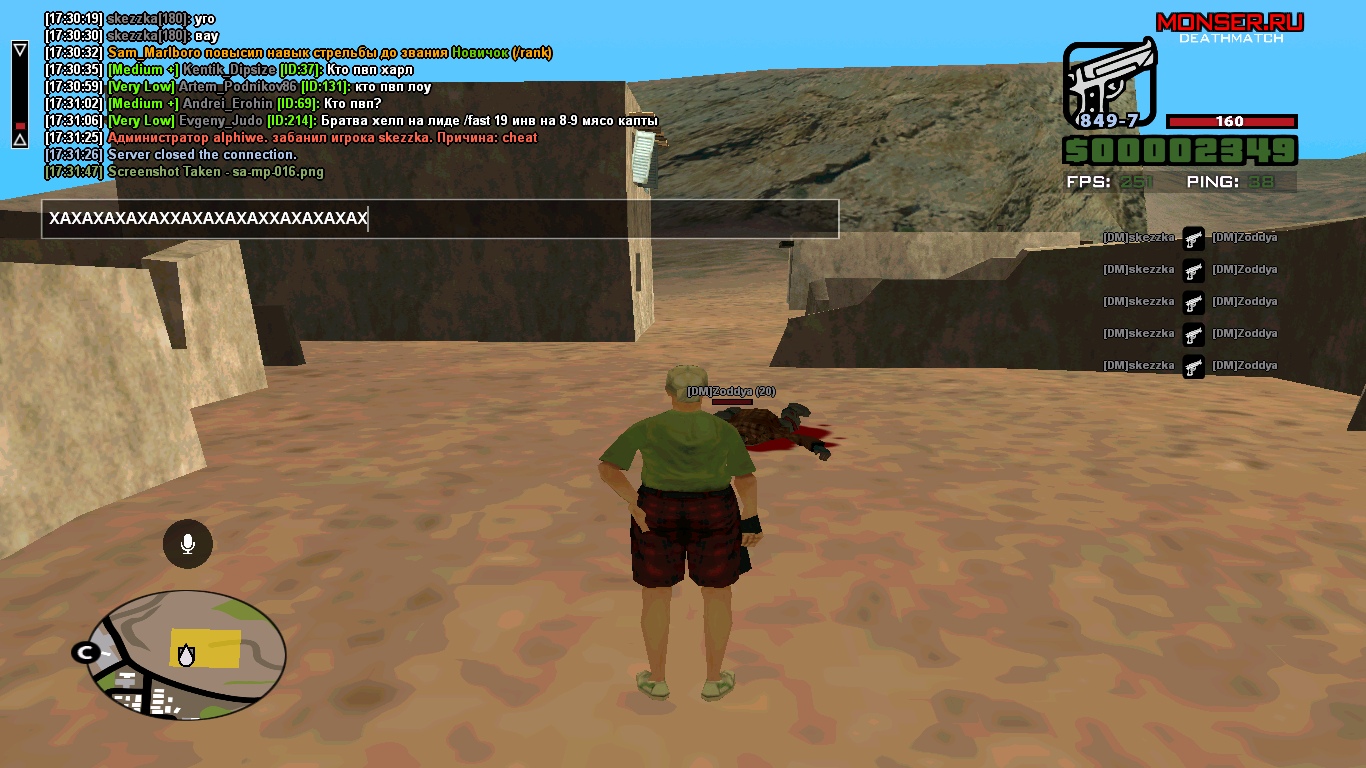
Task: Click the chat input text box
Action: point(439,219)
